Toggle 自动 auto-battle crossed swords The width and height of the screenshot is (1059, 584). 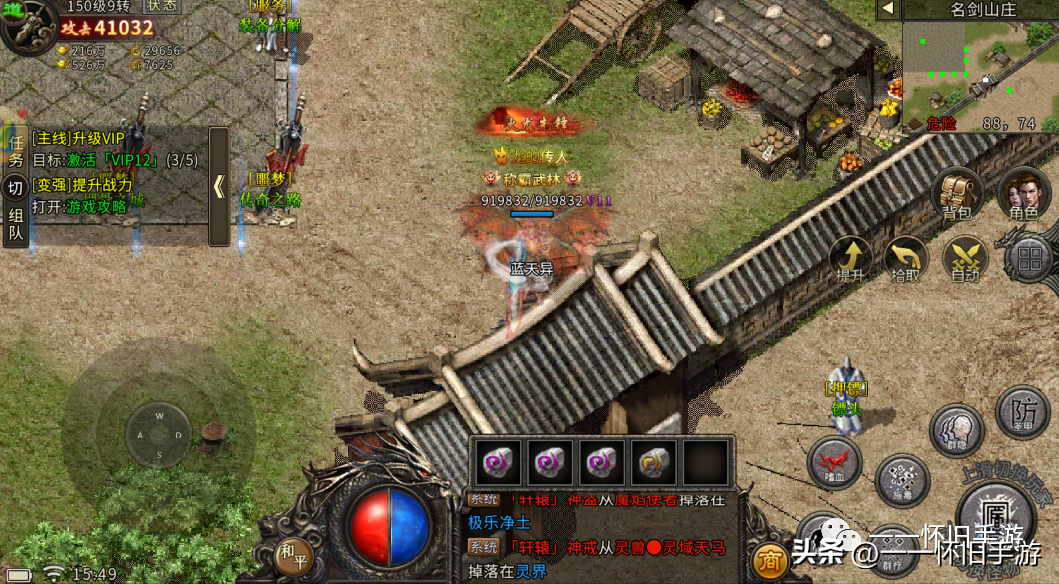[965, 260]
